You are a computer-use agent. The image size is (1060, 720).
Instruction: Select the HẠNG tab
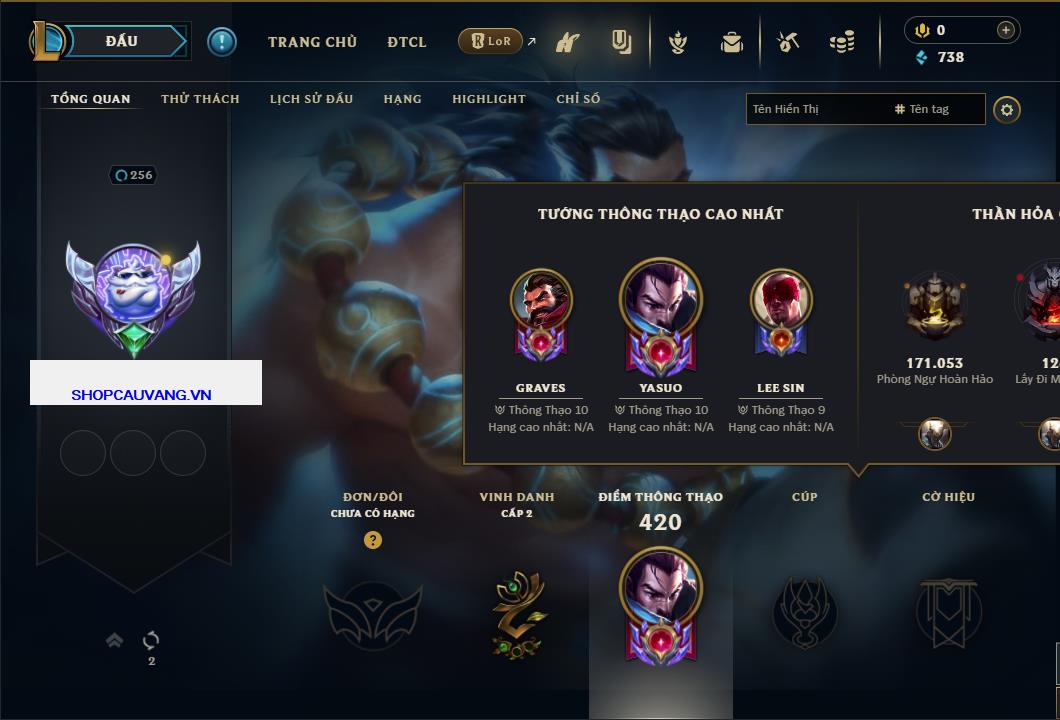click(x=402, y=99)
